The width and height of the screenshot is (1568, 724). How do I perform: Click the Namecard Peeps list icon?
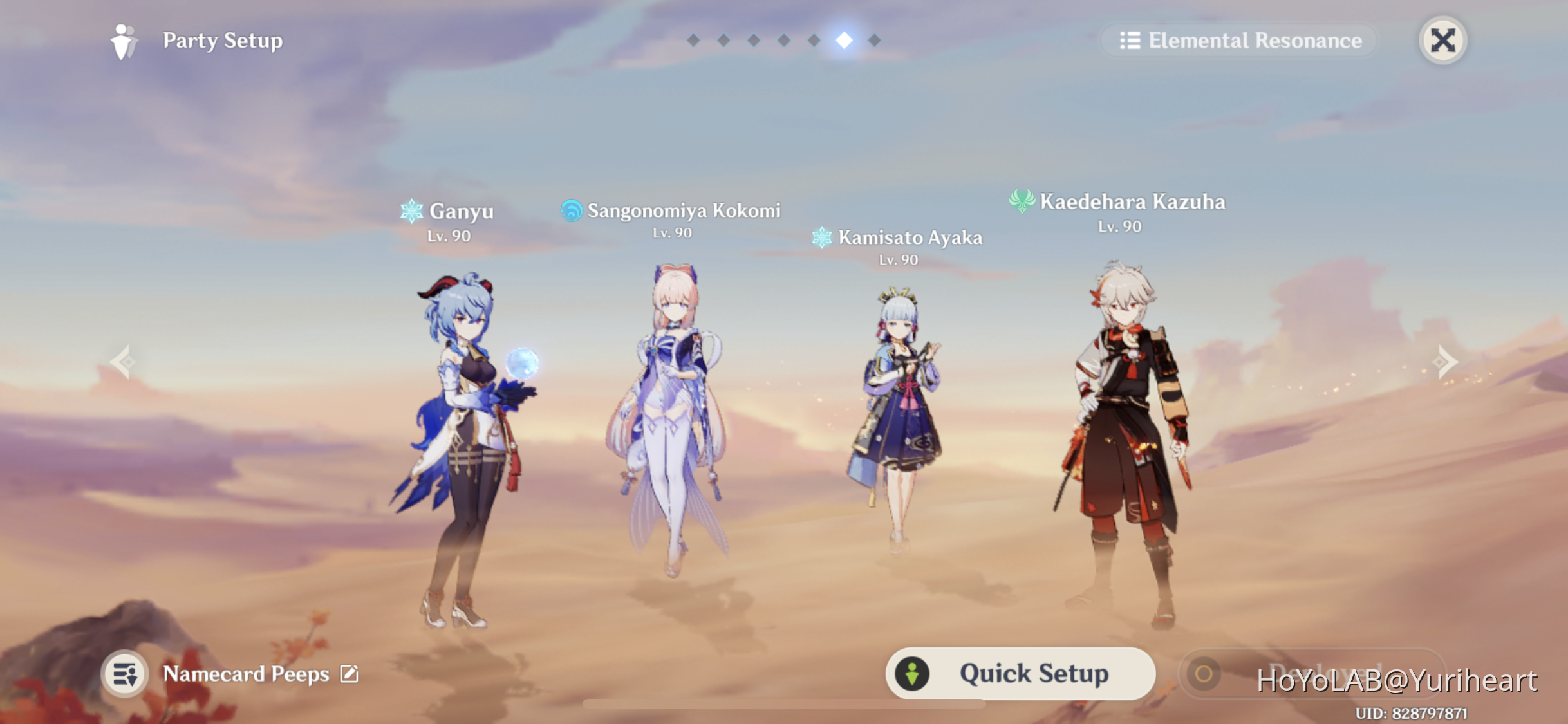[x=124, y=674]
